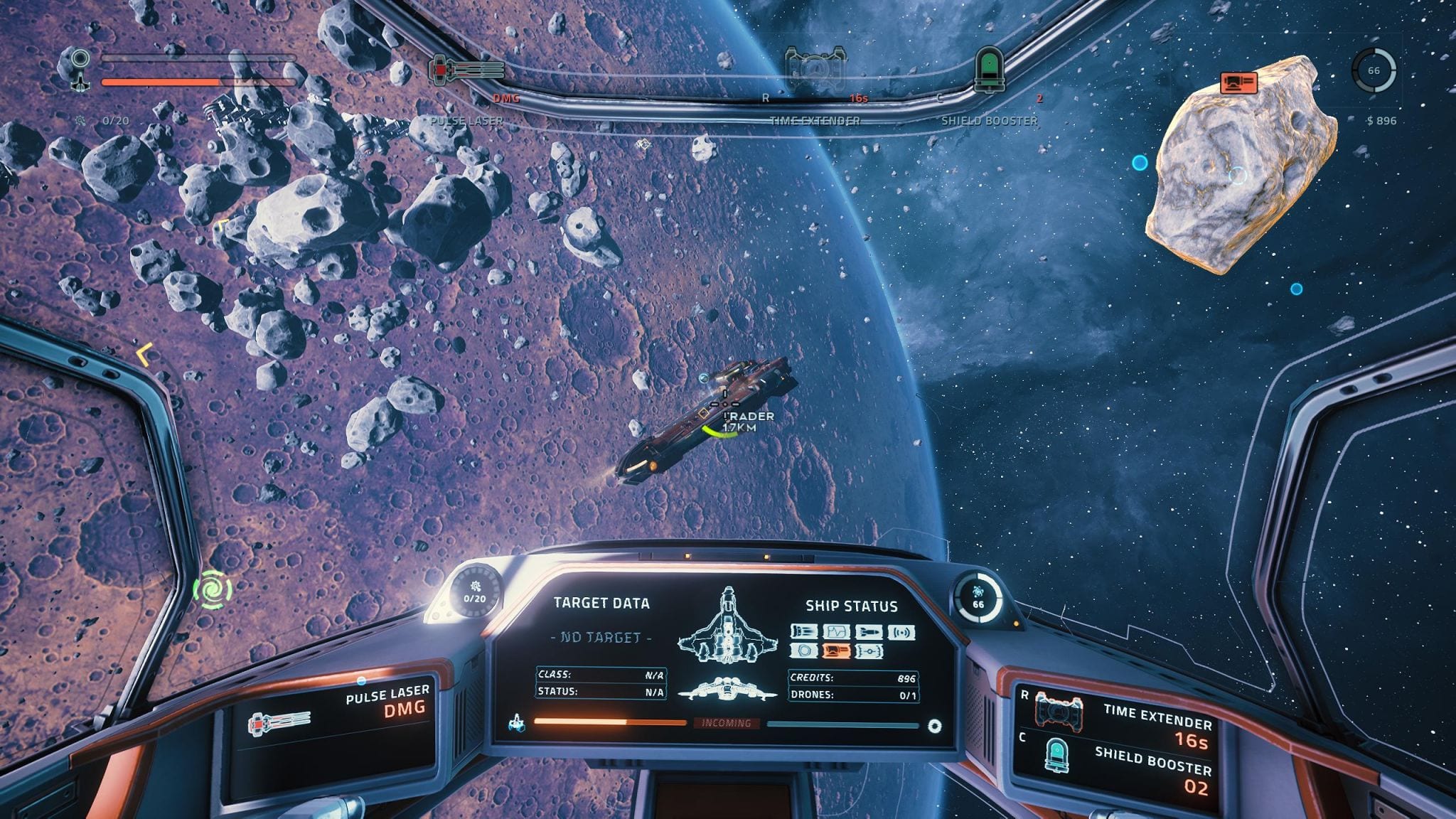The height and width of the screenshot is (819, 1456).
Task: Target the Trader ship marker
Action: pos(724,405)
